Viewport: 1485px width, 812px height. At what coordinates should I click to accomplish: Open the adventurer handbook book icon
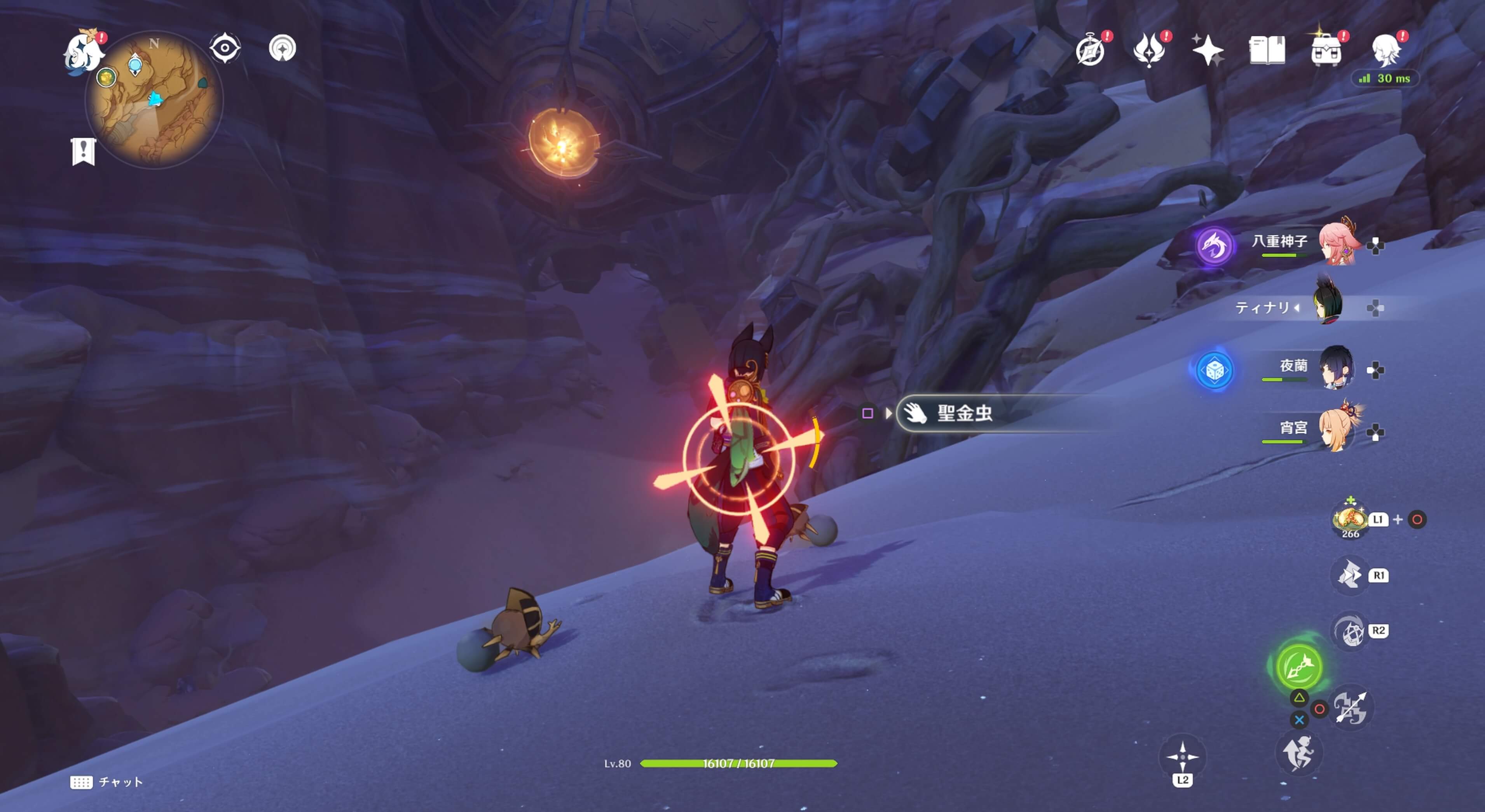[1267, 50]
